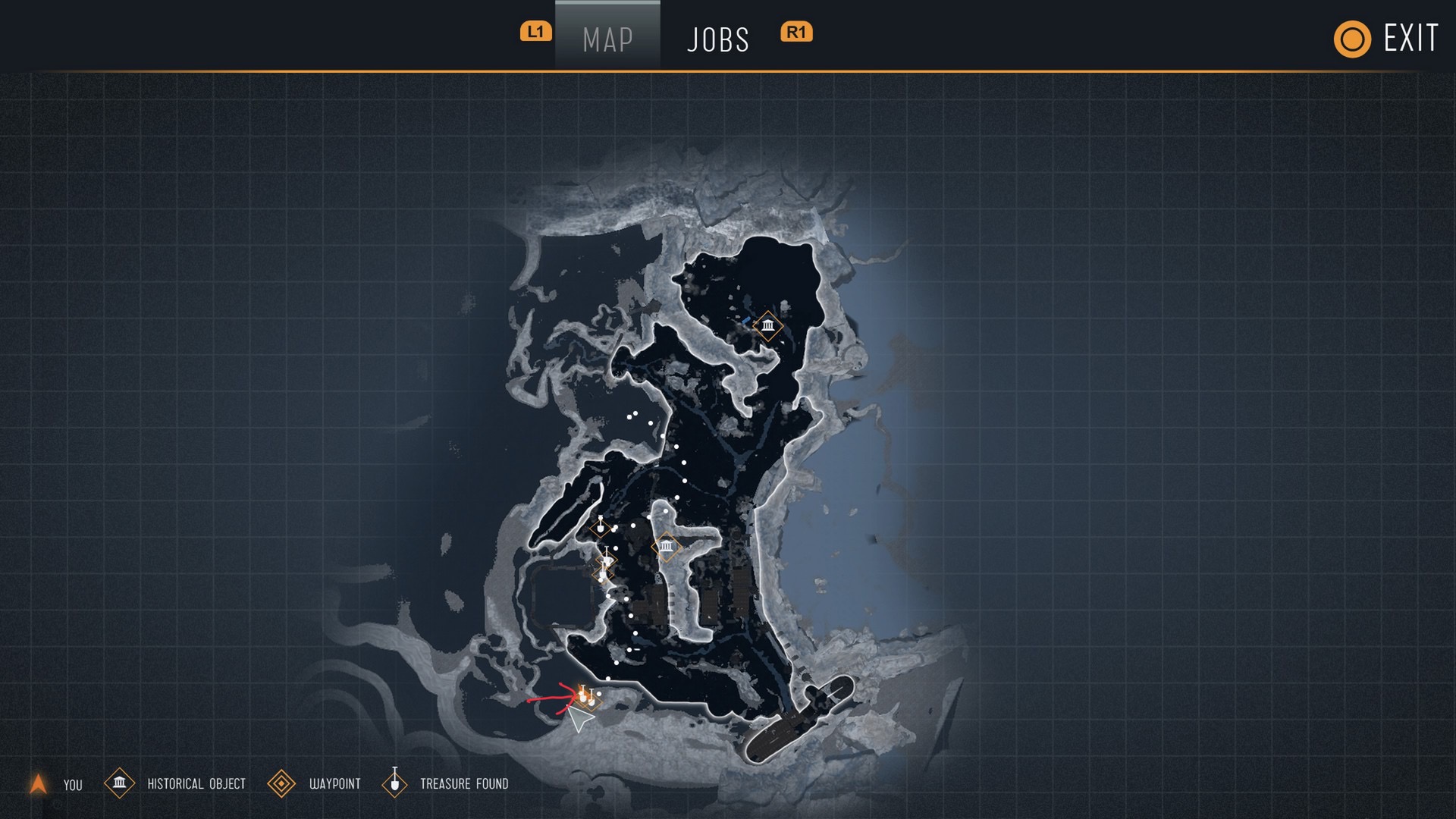This screenshot has width=1456, height=819.
Task: Select the MAP tab
Action: [x=607, y=39]
